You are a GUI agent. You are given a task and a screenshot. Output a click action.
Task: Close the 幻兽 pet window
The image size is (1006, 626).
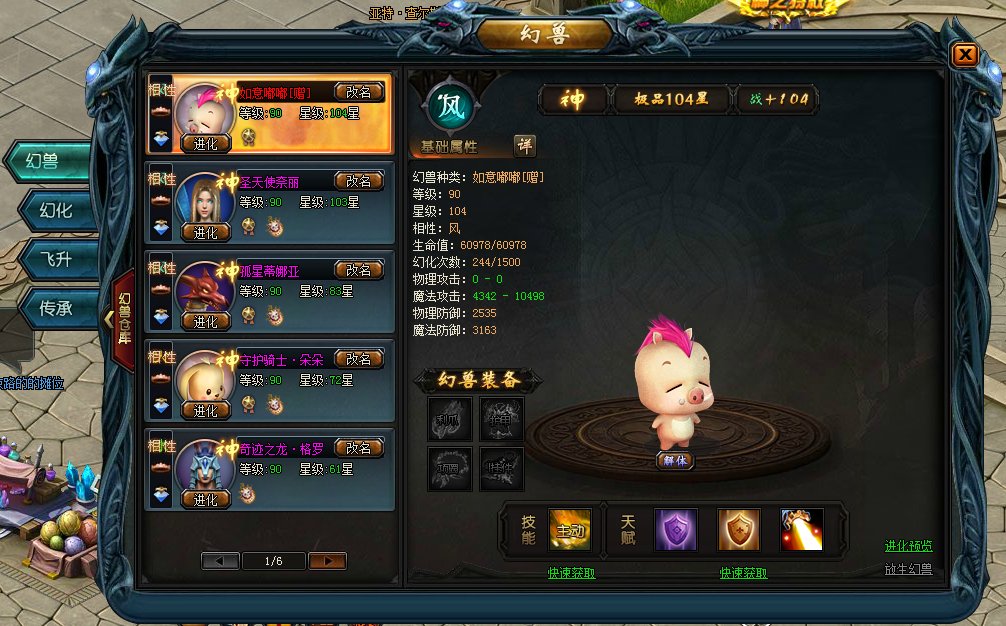[x=965, y=55]
